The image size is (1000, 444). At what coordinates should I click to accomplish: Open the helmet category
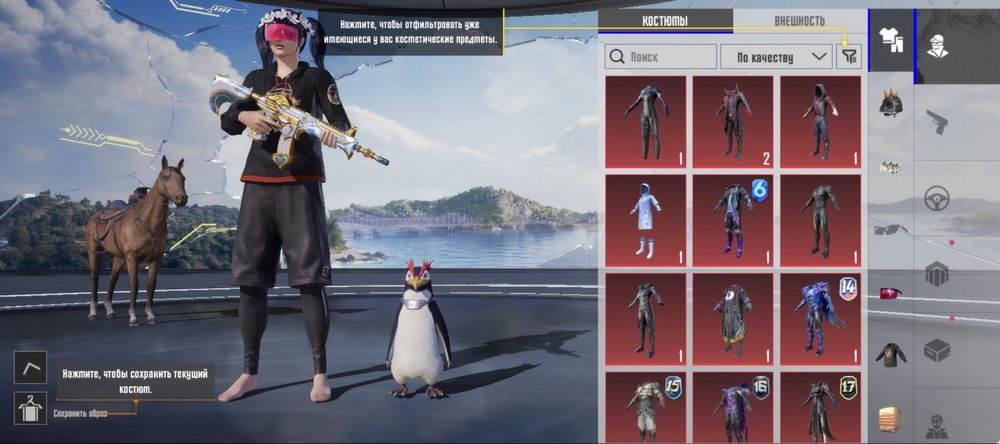click(x=890, y=104)
